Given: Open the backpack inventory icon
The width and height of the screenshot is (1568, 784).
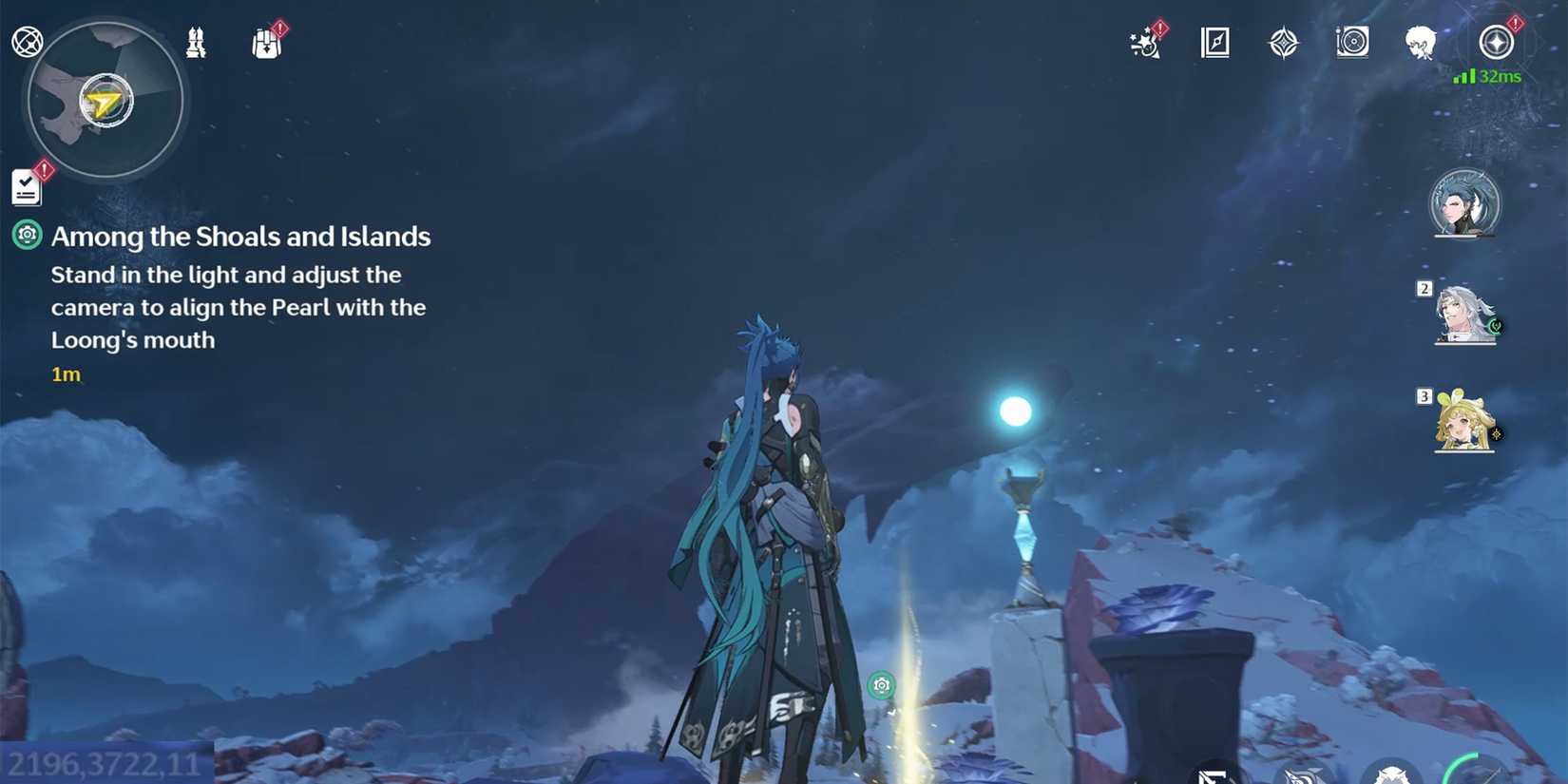Looking at the screenshot, I should [267, 42].
